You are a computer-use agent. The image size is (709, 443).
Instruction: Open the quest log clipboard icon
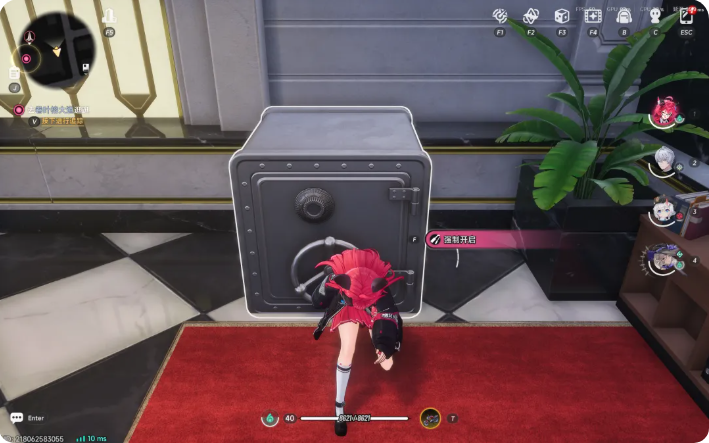(x=15, y=72)
